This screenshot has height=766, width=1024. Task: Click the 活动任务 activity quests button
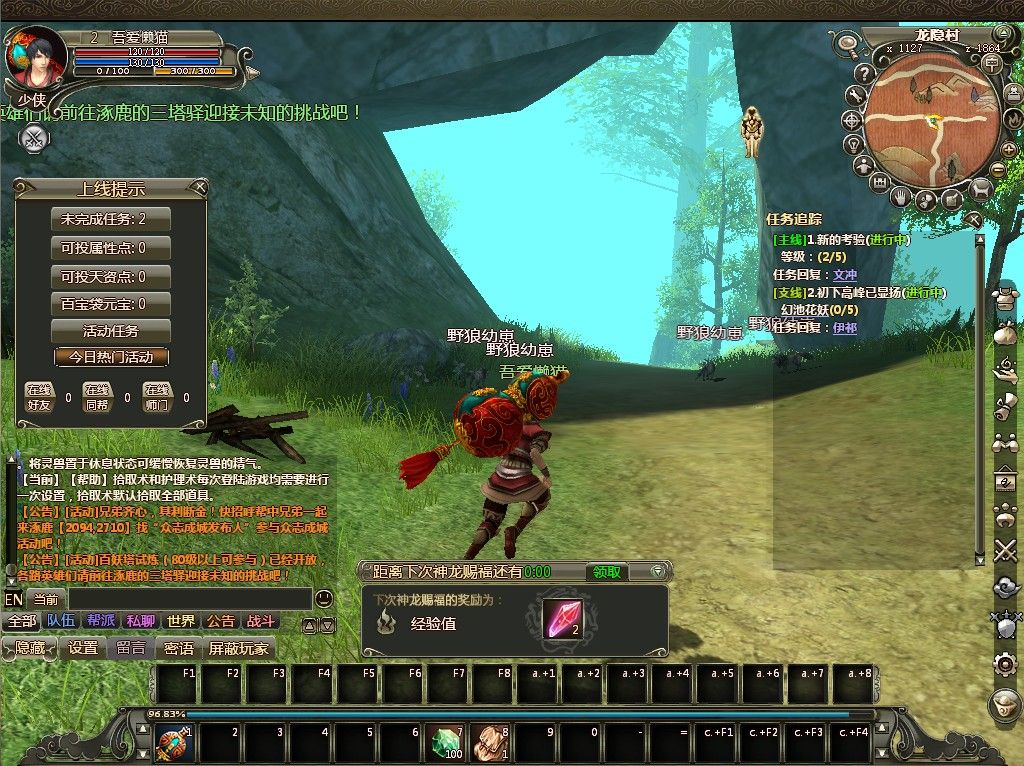point(111,331)
